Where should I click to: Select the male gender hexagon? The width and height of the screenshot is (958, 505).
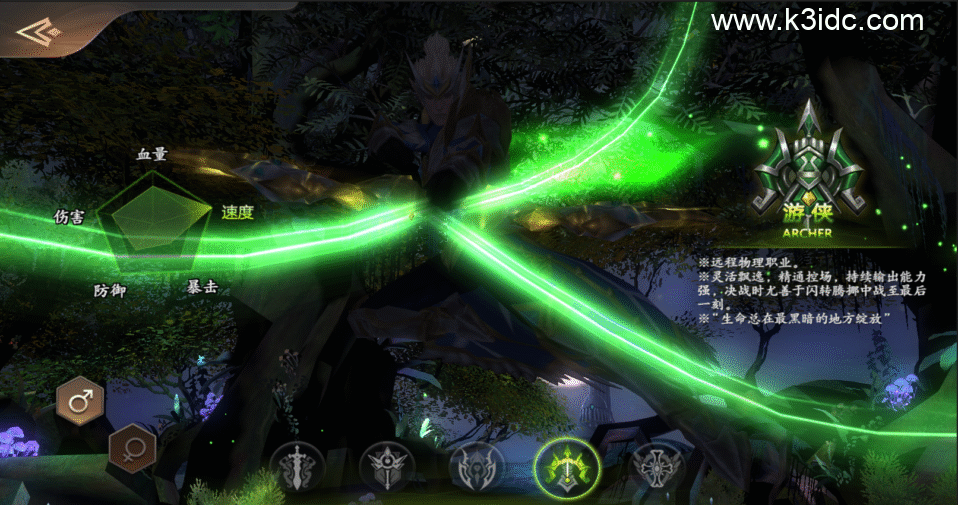click(x=81, y=401)
